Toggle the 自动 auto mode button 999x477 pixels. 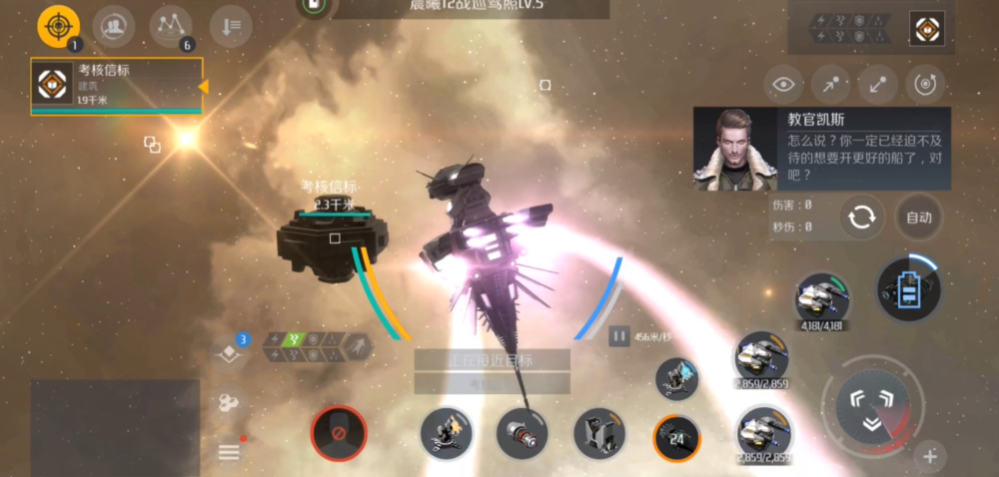point(918,217)
